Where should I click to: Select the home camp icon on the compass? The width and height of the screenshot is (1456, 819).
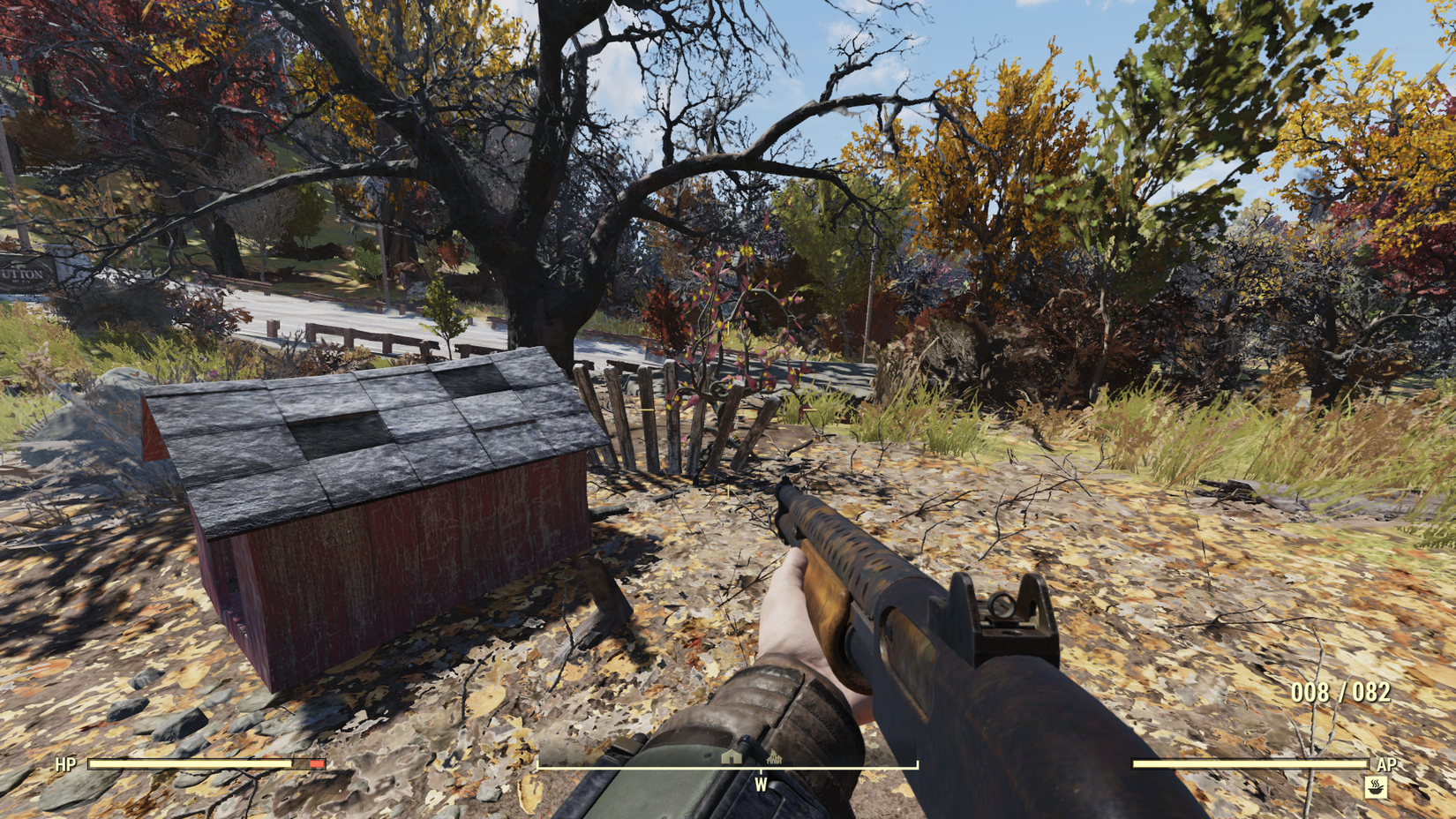731,757
